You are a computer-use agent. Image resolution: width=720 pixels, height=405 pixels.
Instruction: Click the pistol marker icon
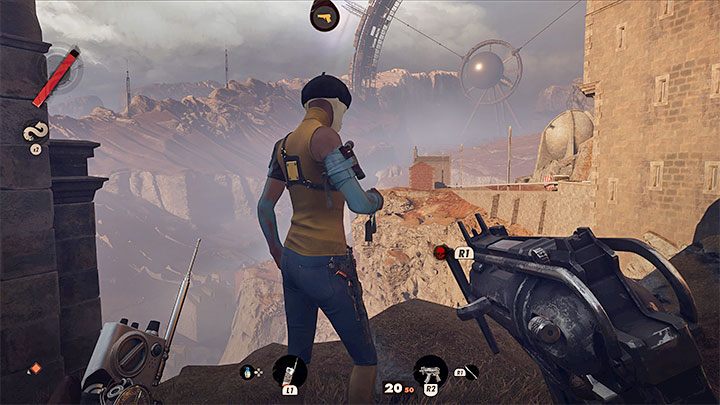324,15
